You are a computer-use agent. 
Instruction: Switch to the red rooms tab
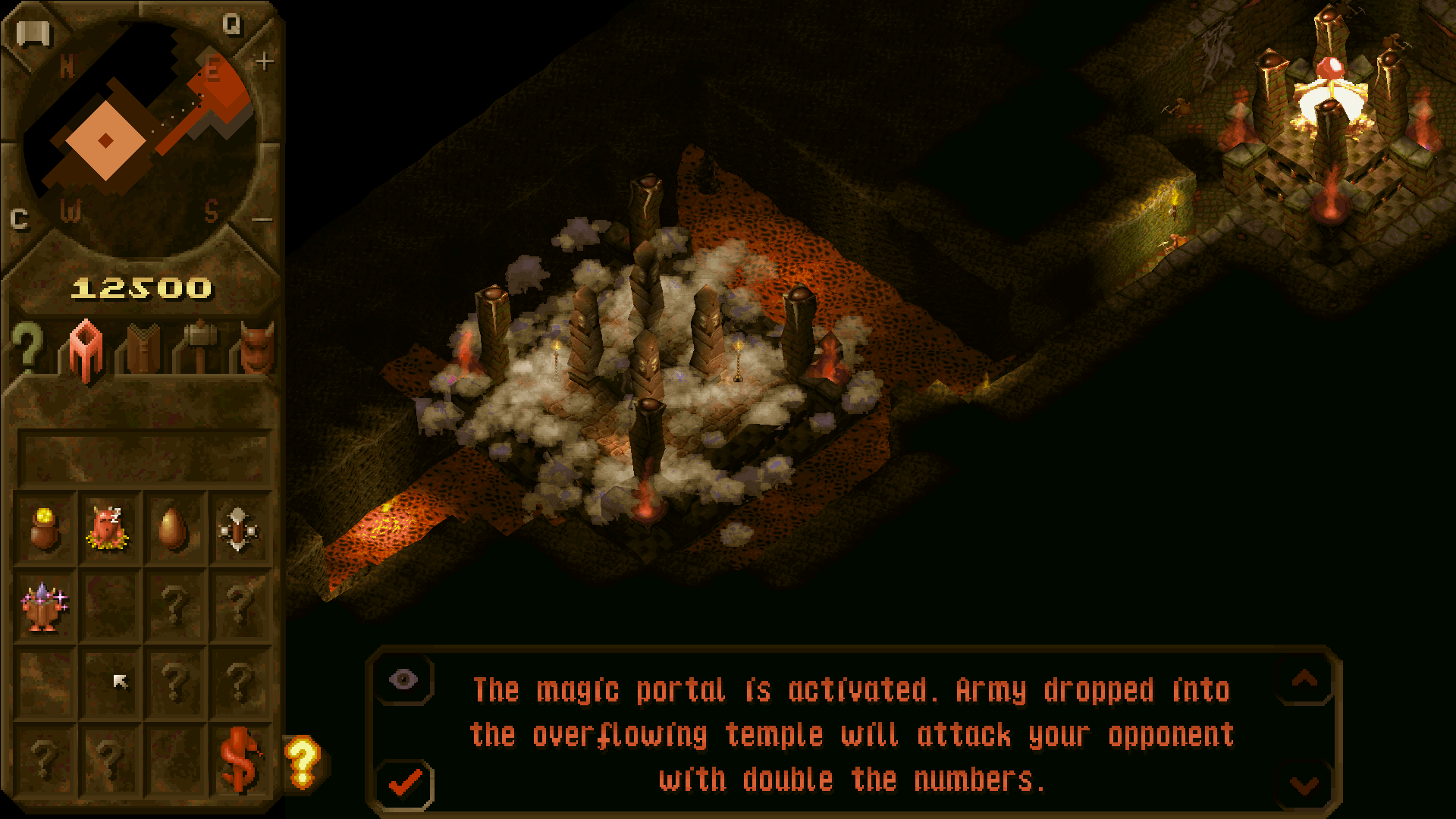click(86, 350)
